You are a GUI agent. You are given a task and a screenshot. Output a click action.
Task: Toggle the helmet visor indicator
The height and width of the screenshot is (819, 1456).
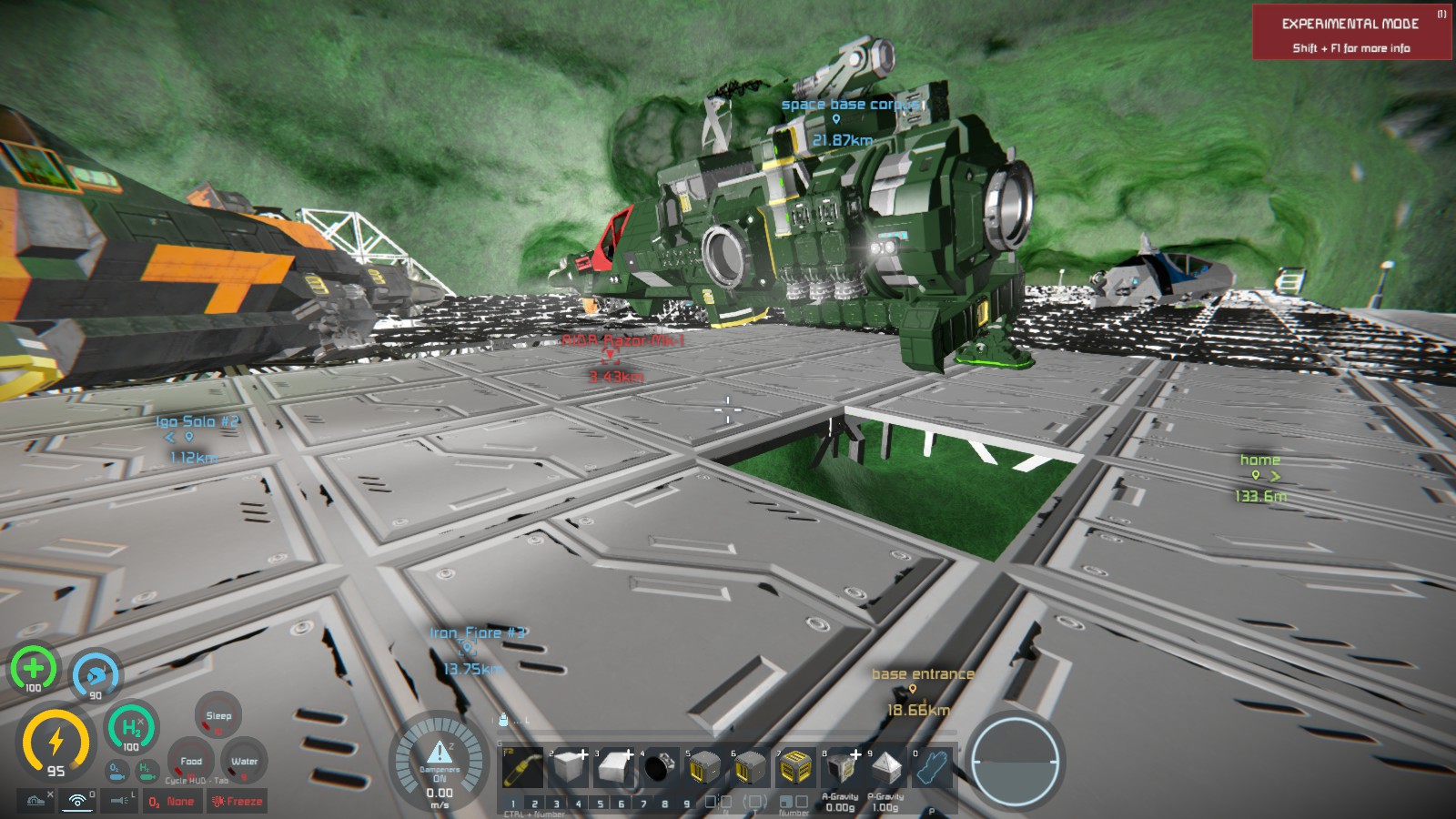tap(36, 801)
